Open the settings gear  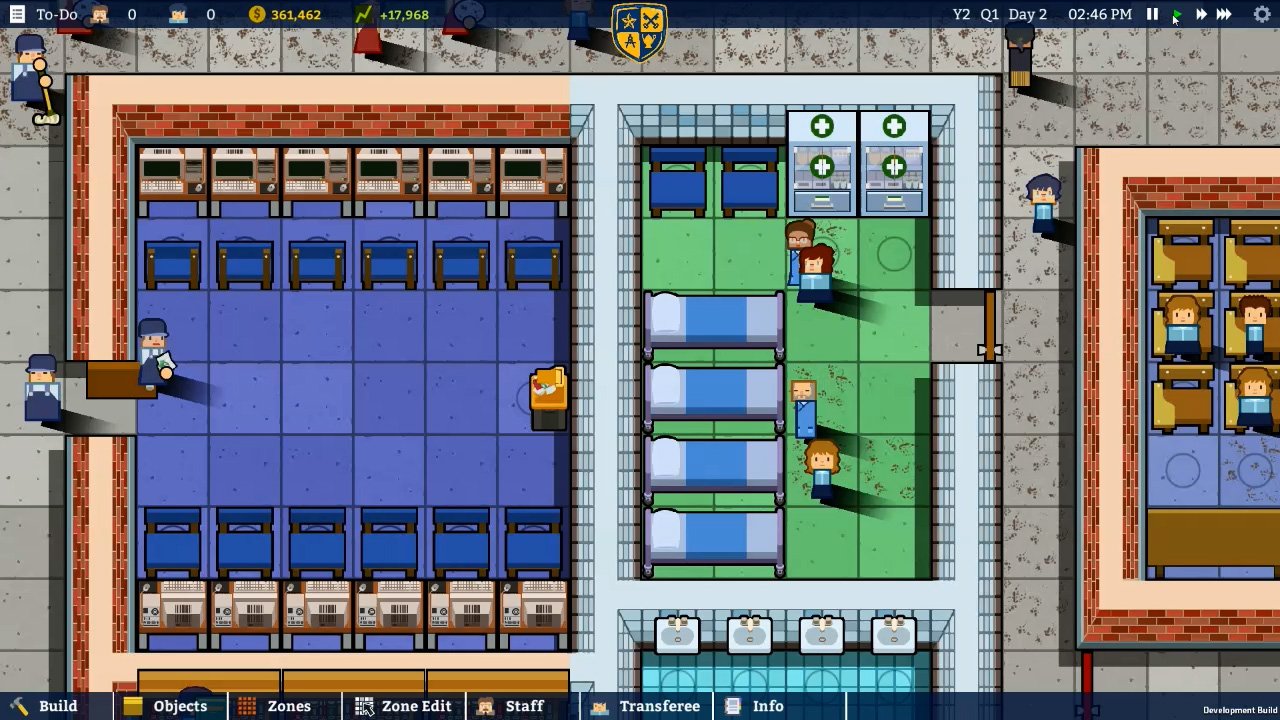click(x=1262, y=14)
